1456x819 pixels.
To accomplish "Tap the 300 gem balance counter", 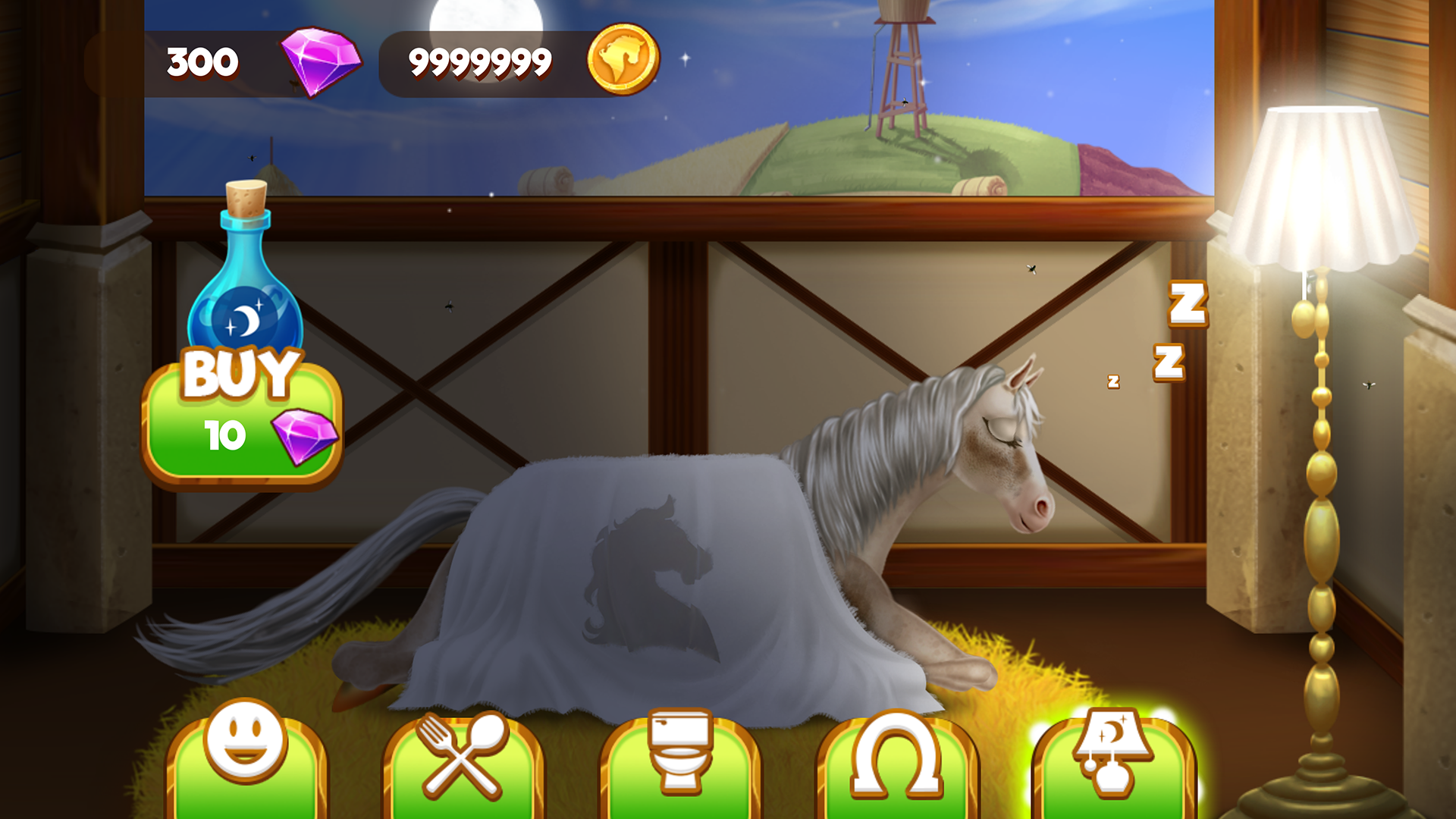I will [x=201, y=61].
